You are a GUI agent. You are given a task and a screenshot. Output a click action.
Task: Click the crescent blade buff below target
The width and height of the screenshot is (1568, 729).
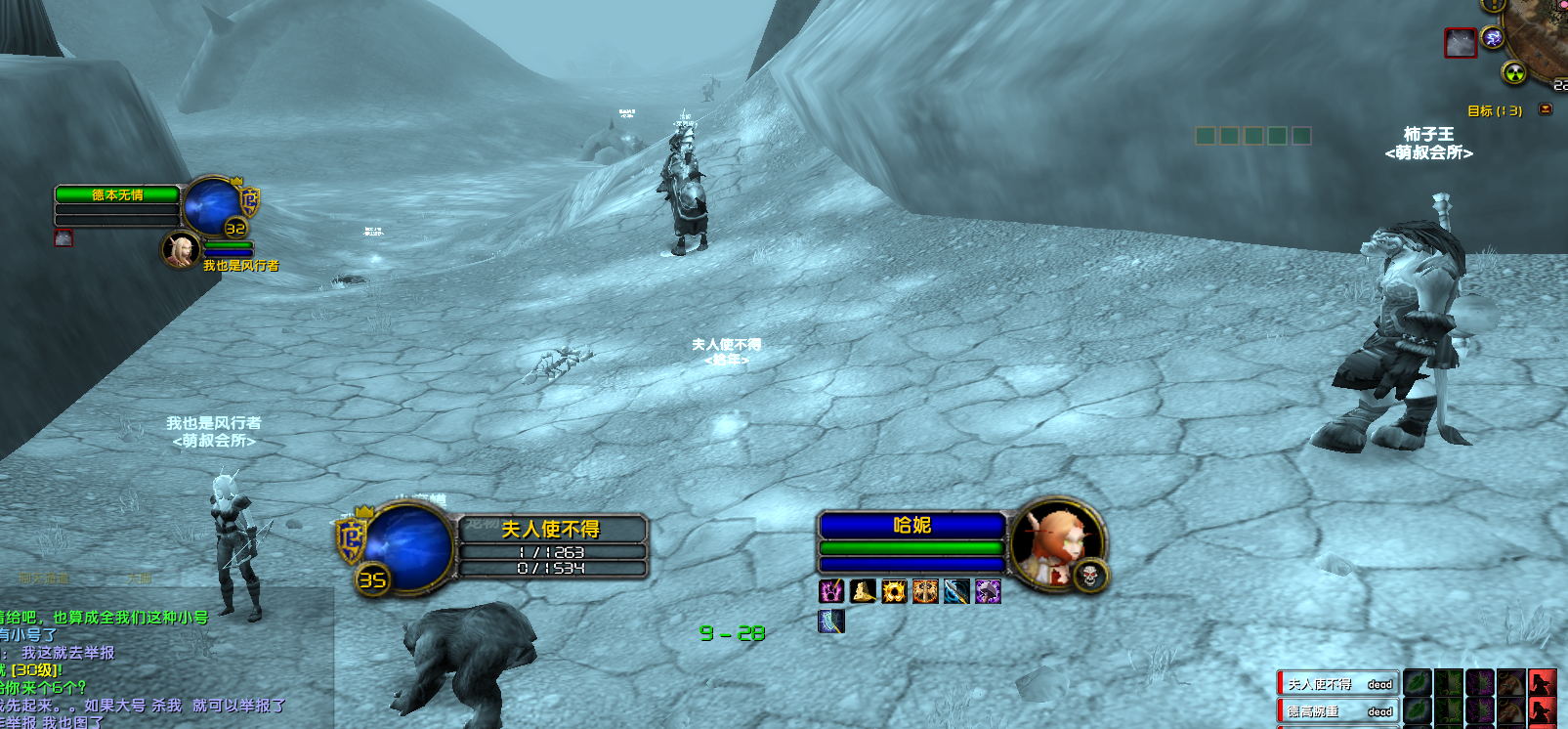(x=831, y=622)
